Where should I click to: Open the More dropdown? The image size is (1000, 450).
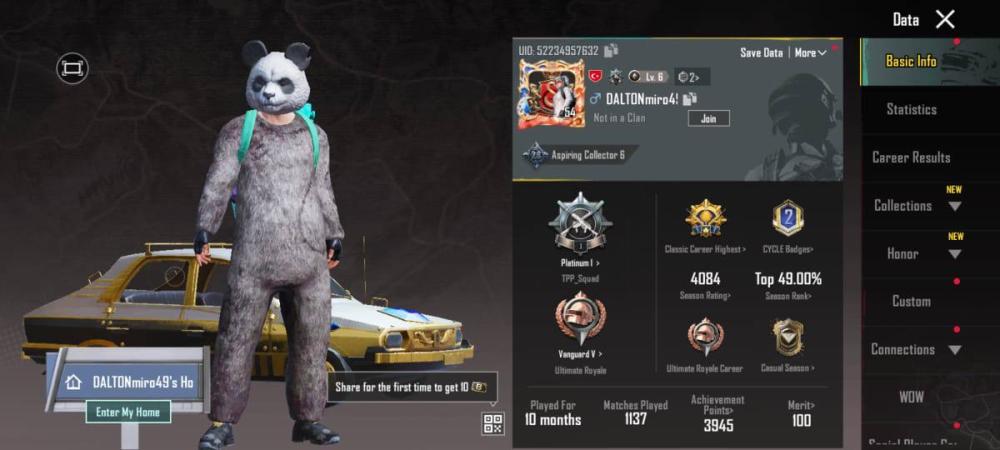810,52
